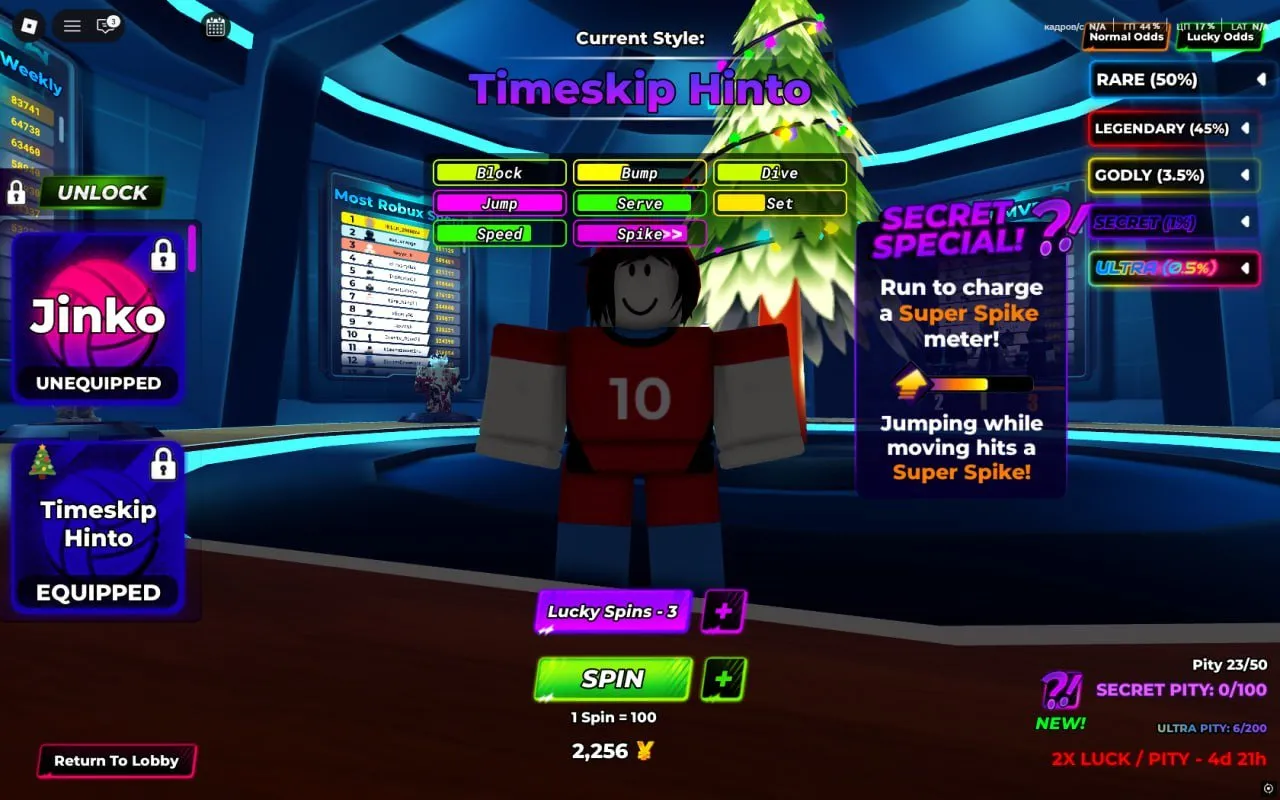The width and height of the screenshot is (1280, 800).
Task: Click the lock icon on the Jinko card
Action: (164, 256)
